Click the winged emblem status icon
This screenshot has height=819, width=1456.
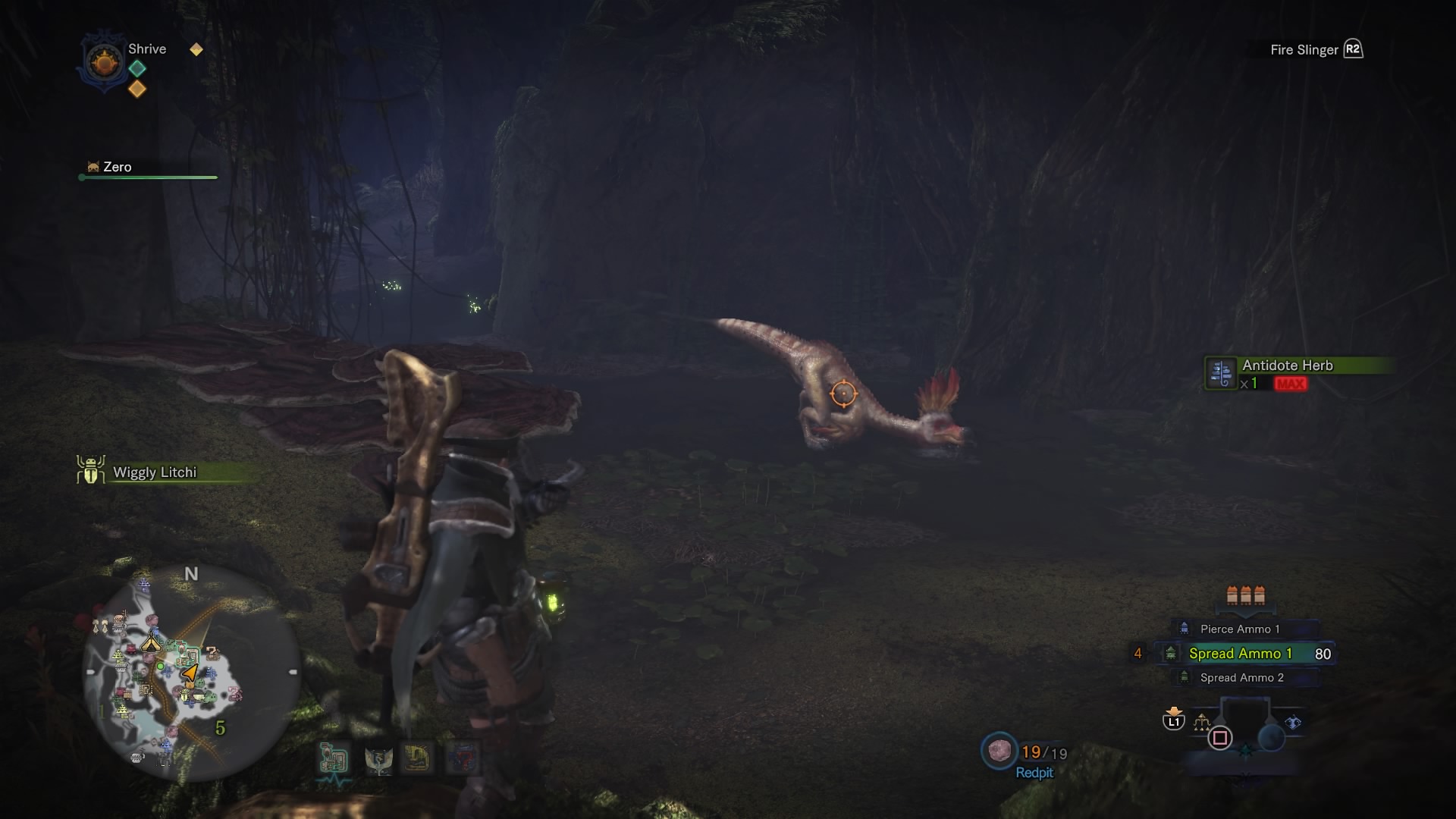[x=377, y=759]
